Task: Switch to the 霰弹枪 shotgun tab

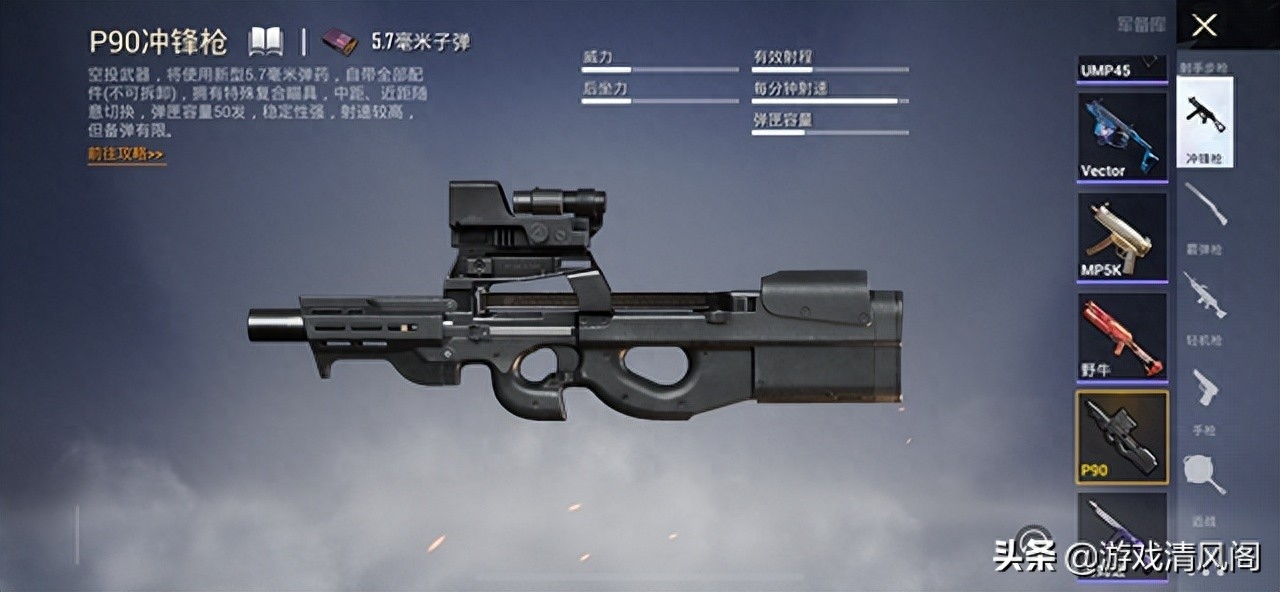Action: coord(1204,214)
